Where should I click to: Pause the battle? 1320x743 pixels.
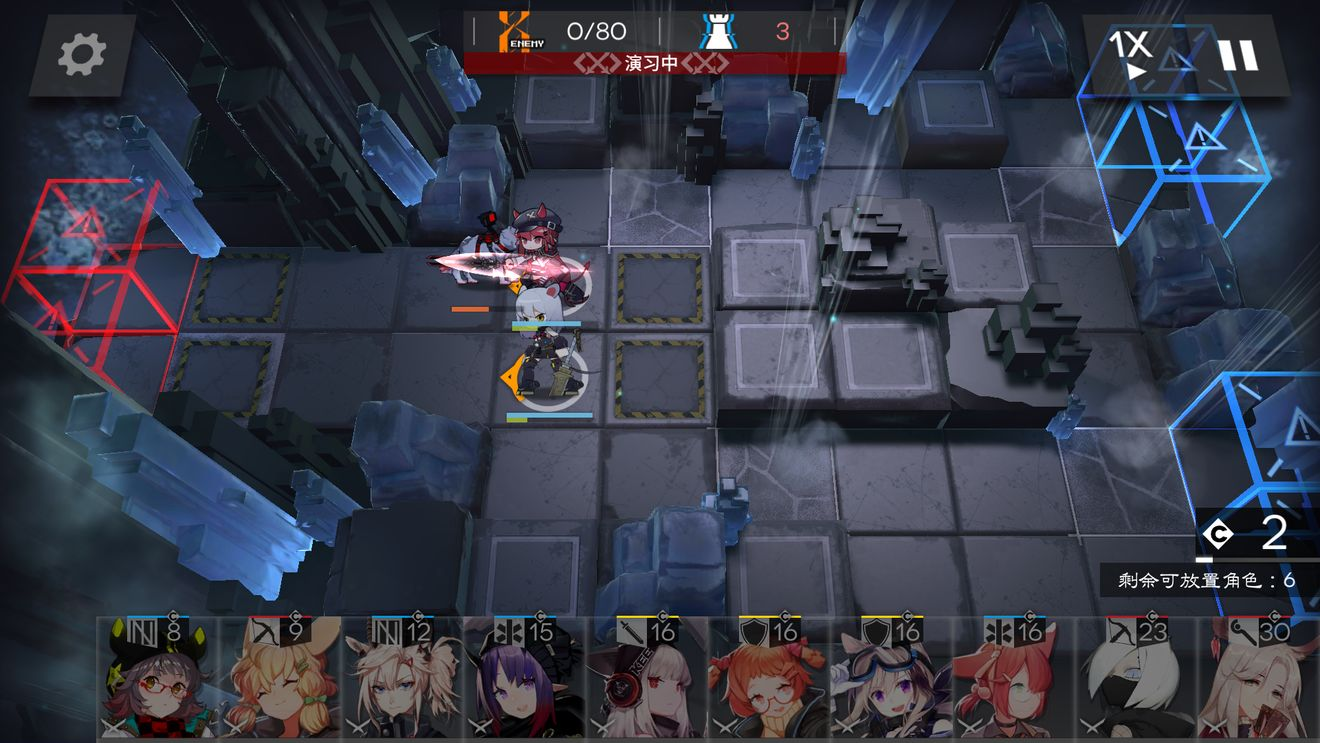pyautogui.click(x=1238, y=55)
